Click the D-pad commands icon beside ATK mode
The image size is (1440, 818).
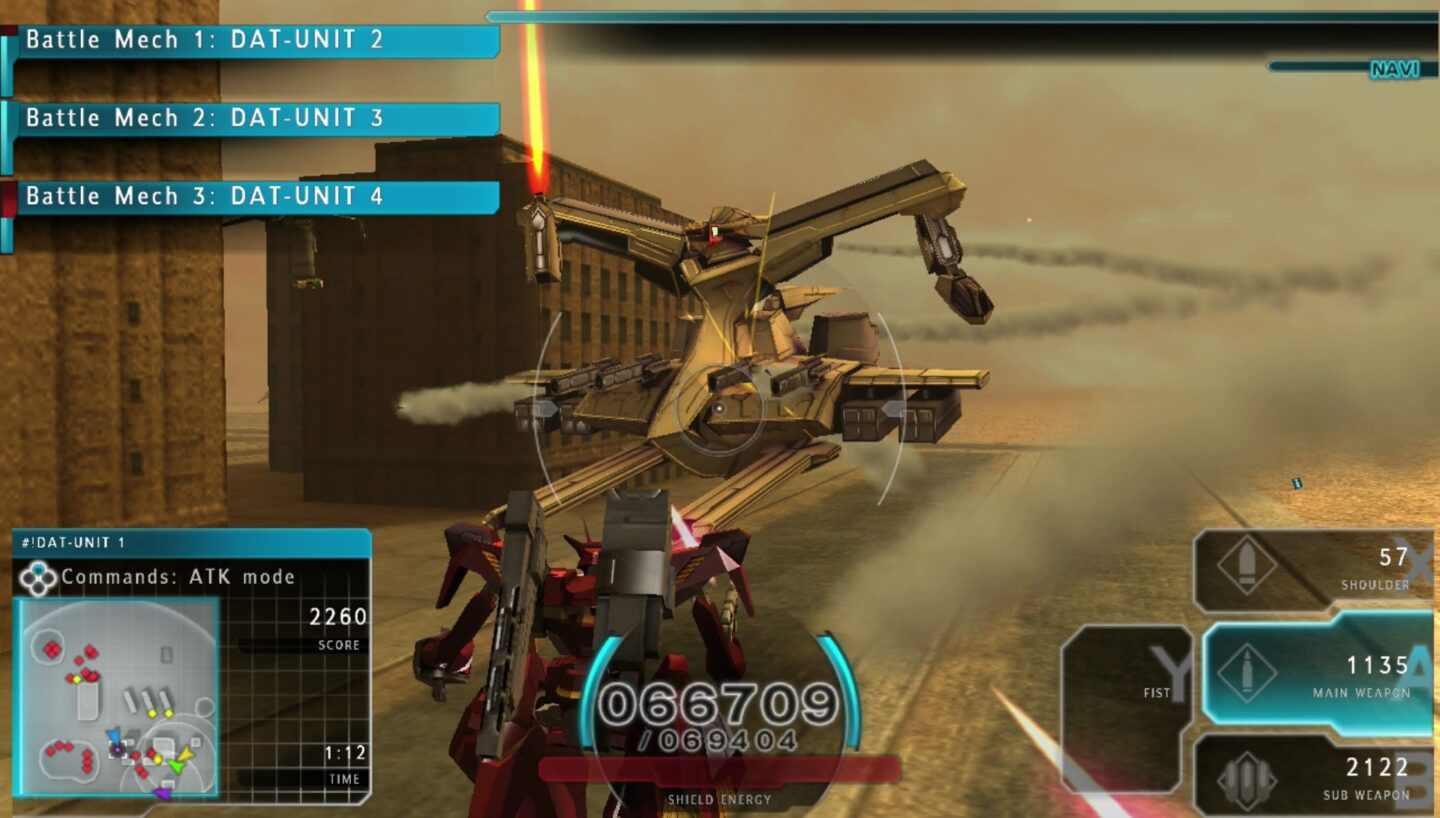click(39, 576)
